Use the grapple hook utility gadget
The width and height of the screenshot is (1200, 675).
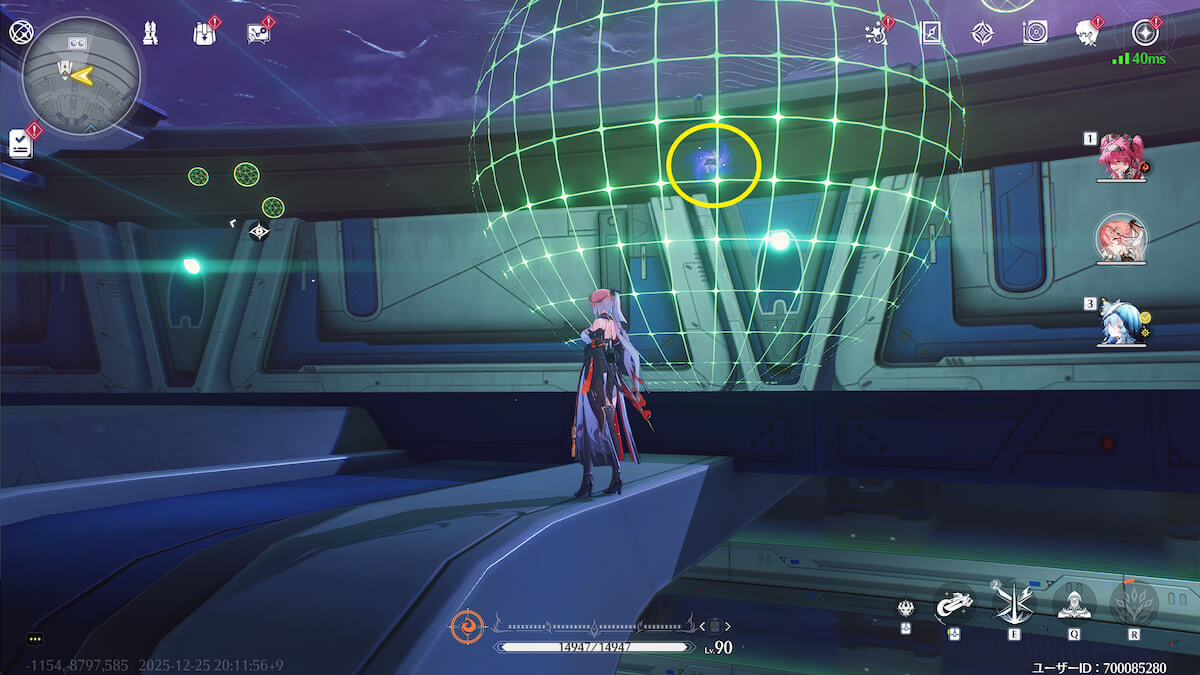954,603
